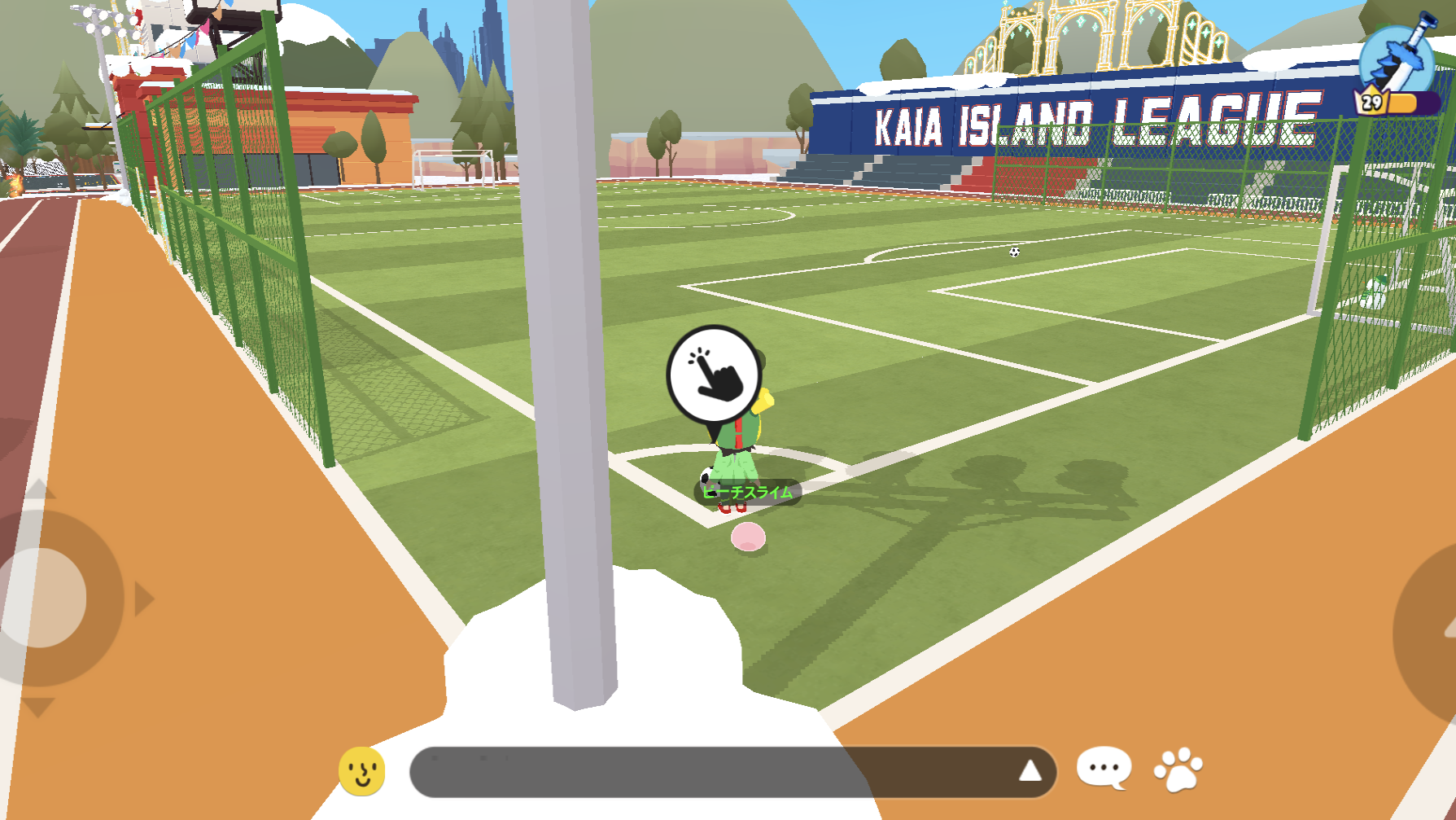This screenshot has height=820, width=1456.
Task: Open the speech bubble chat window
Action: 1104,768
